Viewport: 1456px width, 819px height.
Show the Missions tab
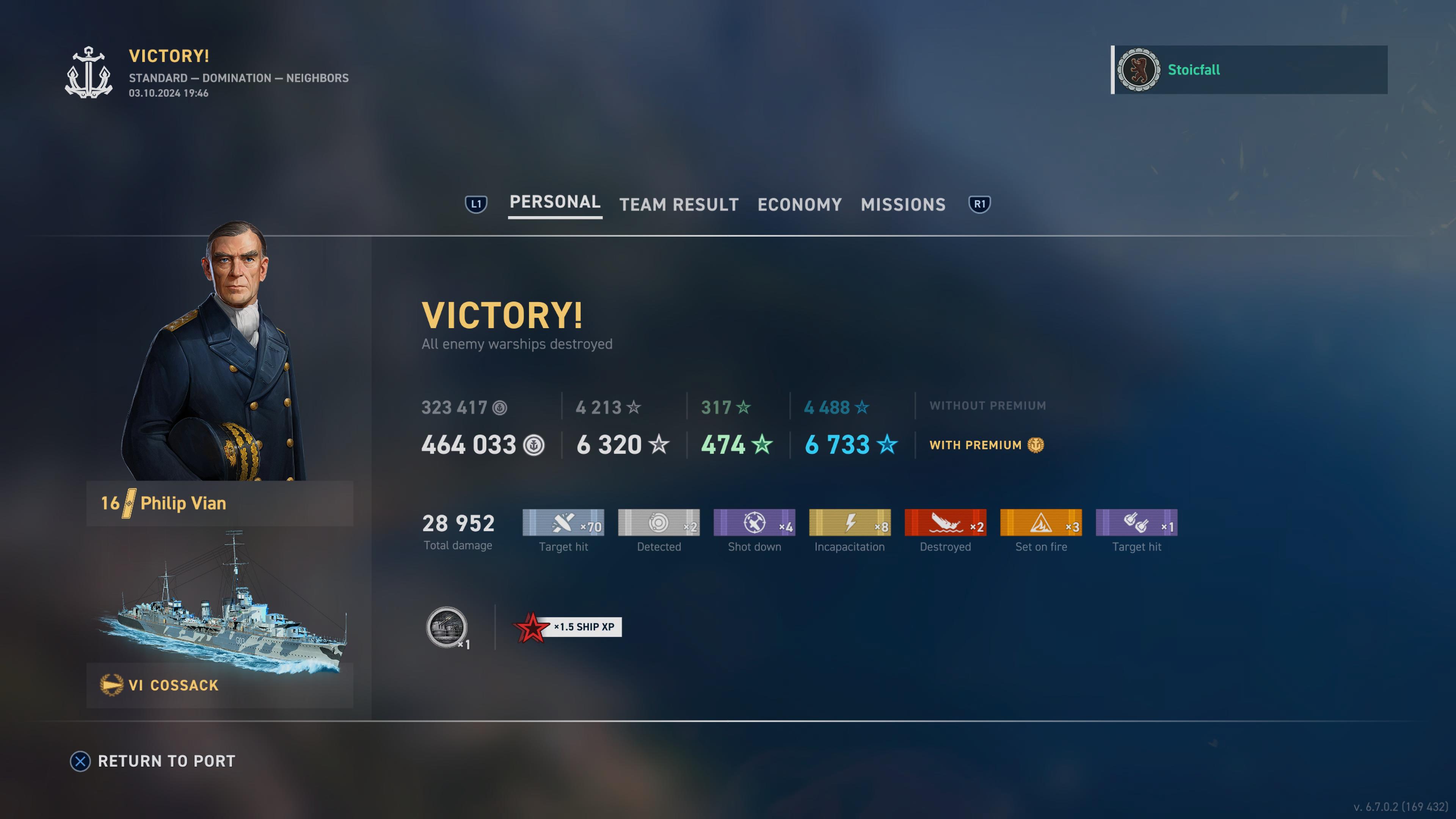click(903, 205)
